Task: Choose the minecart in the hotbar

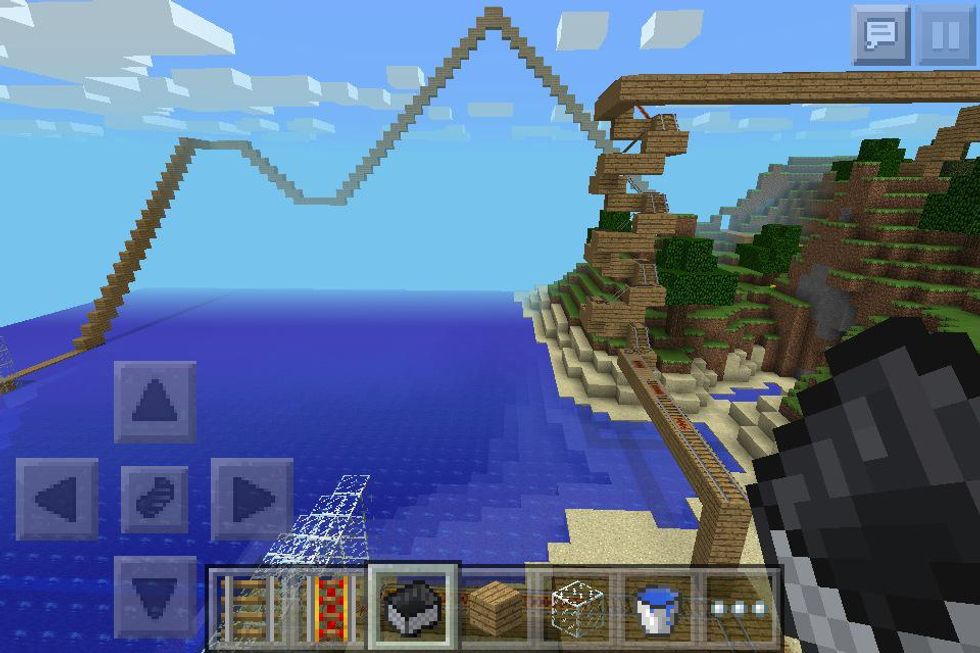Action: click(x=413, y=607)
